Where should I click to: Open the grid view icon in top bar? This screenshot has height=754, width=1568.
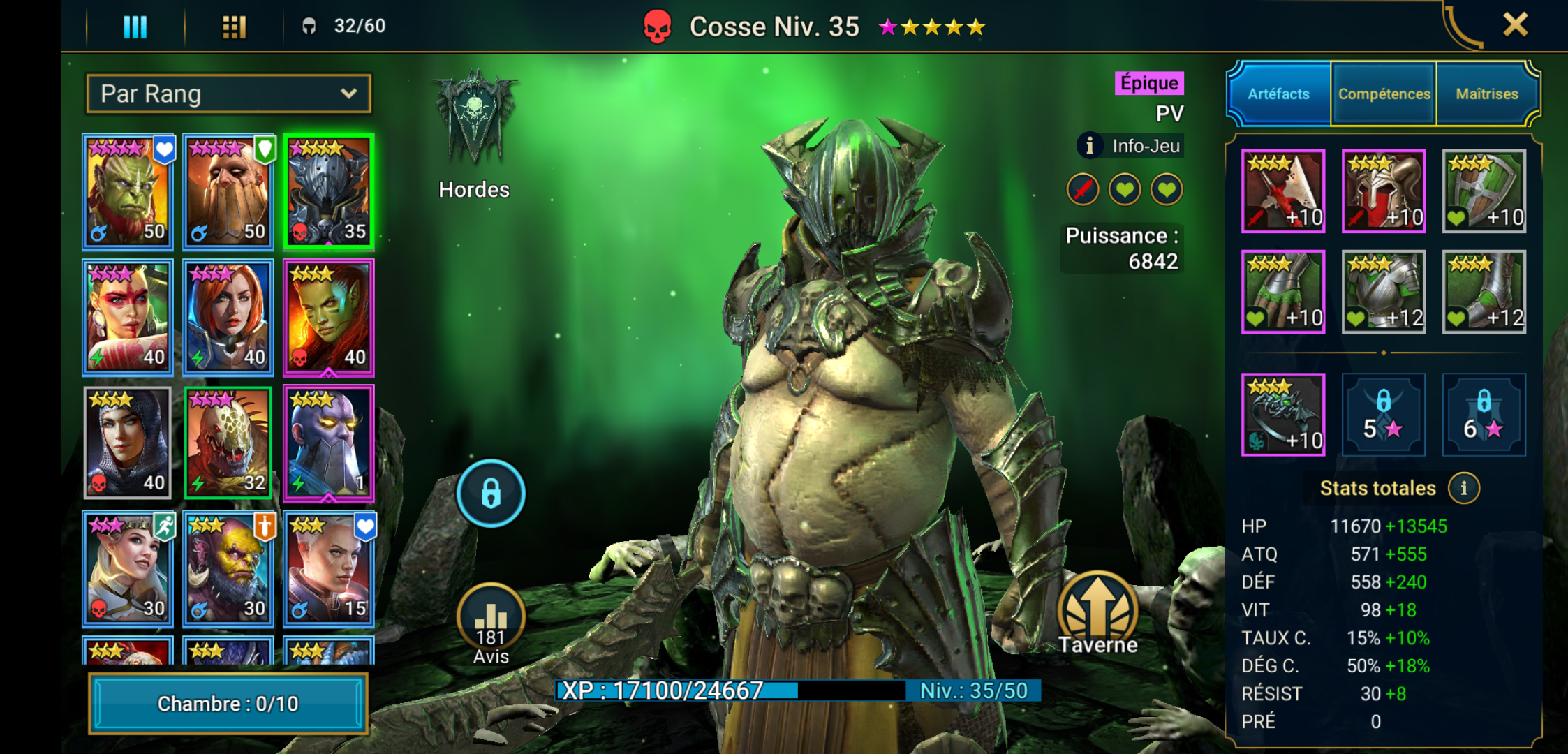coord(234,26)
